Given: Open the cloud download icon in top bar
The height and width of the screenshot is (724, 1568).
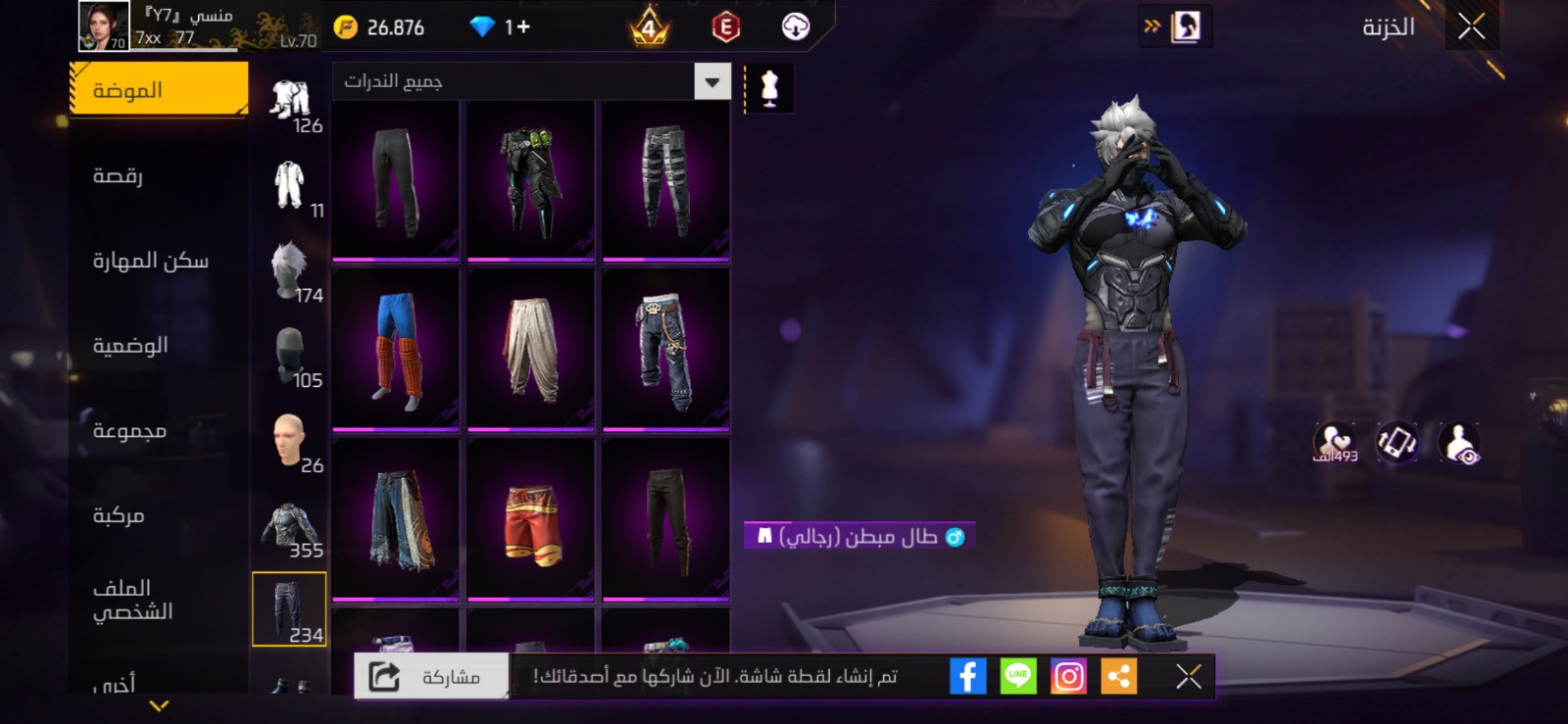Looking at the screenshot, I should 796,26.
